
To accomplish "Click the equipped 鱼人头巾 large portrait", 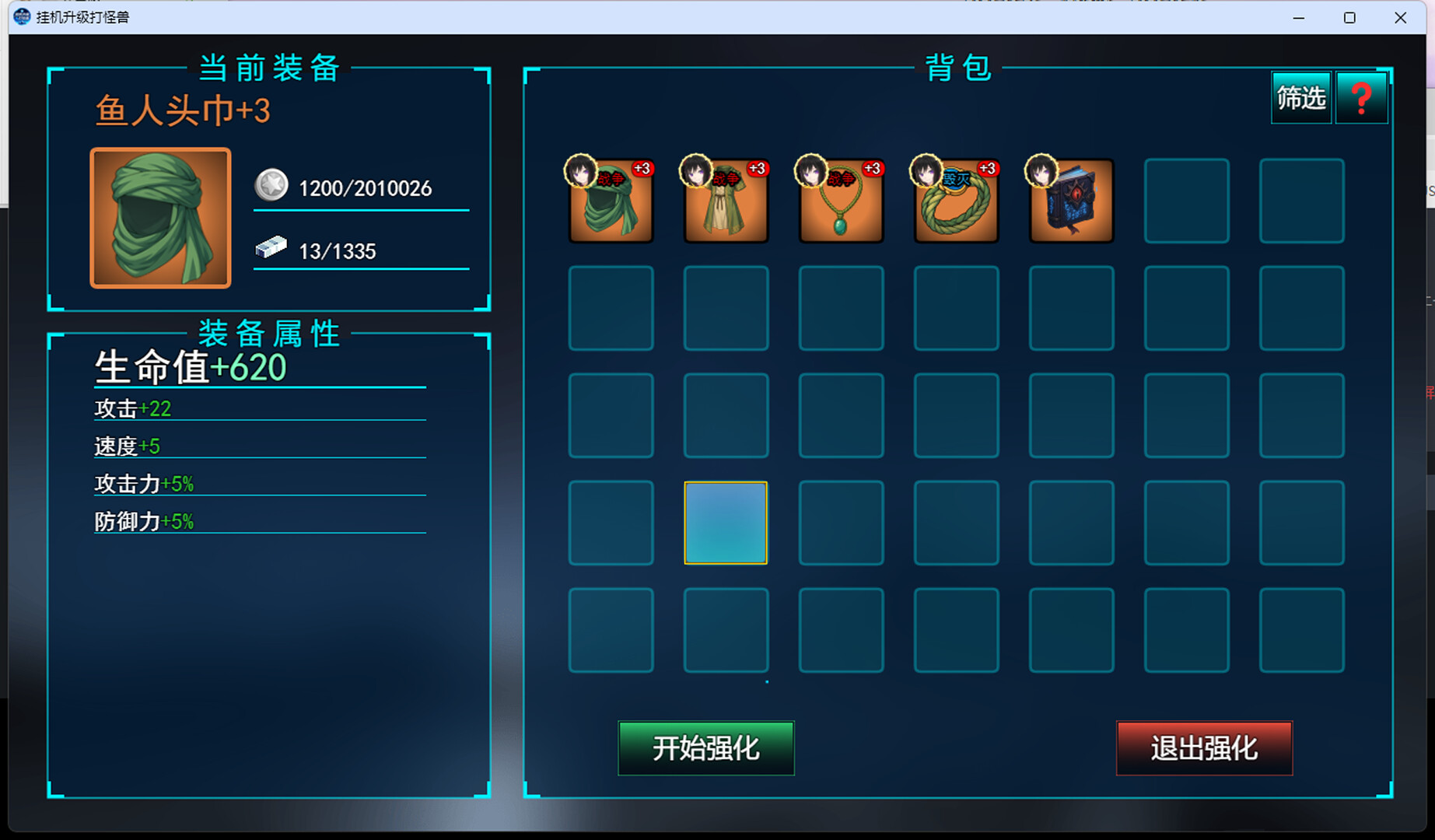I will (161, 219).
